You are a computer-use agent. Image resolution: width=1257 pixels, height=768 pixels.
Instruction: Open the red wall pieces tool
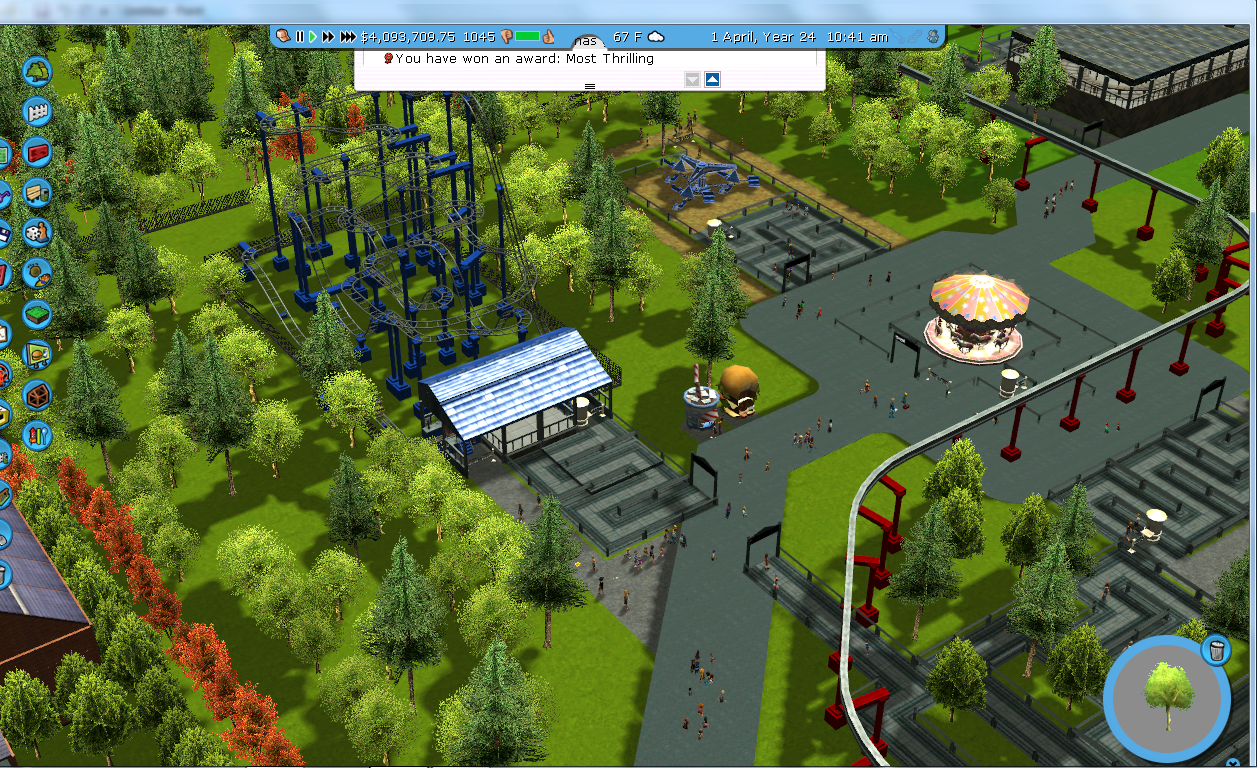pos(37,152)
